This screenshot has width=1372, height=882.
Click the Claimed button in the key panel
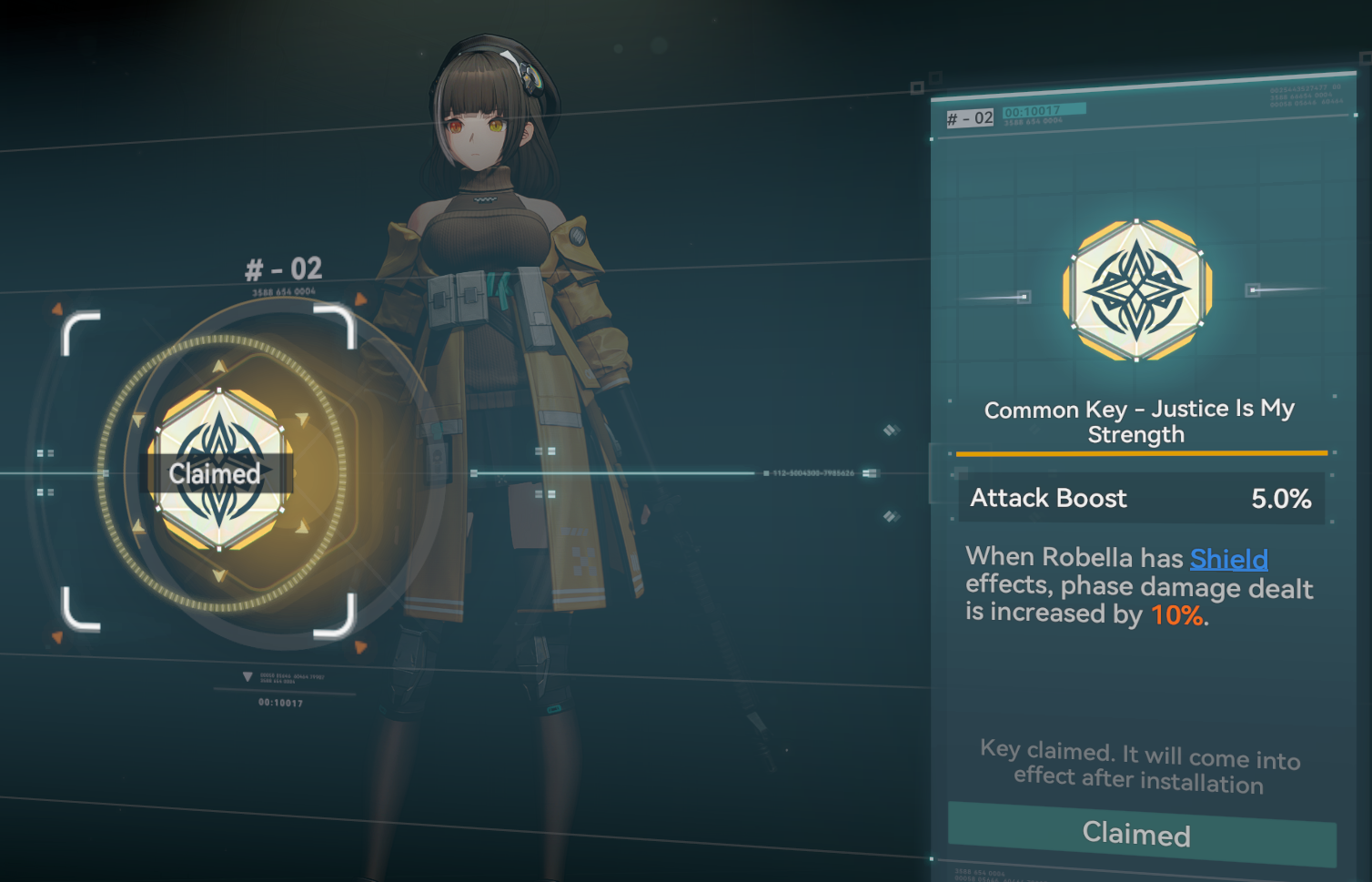tap(1141, 834)
